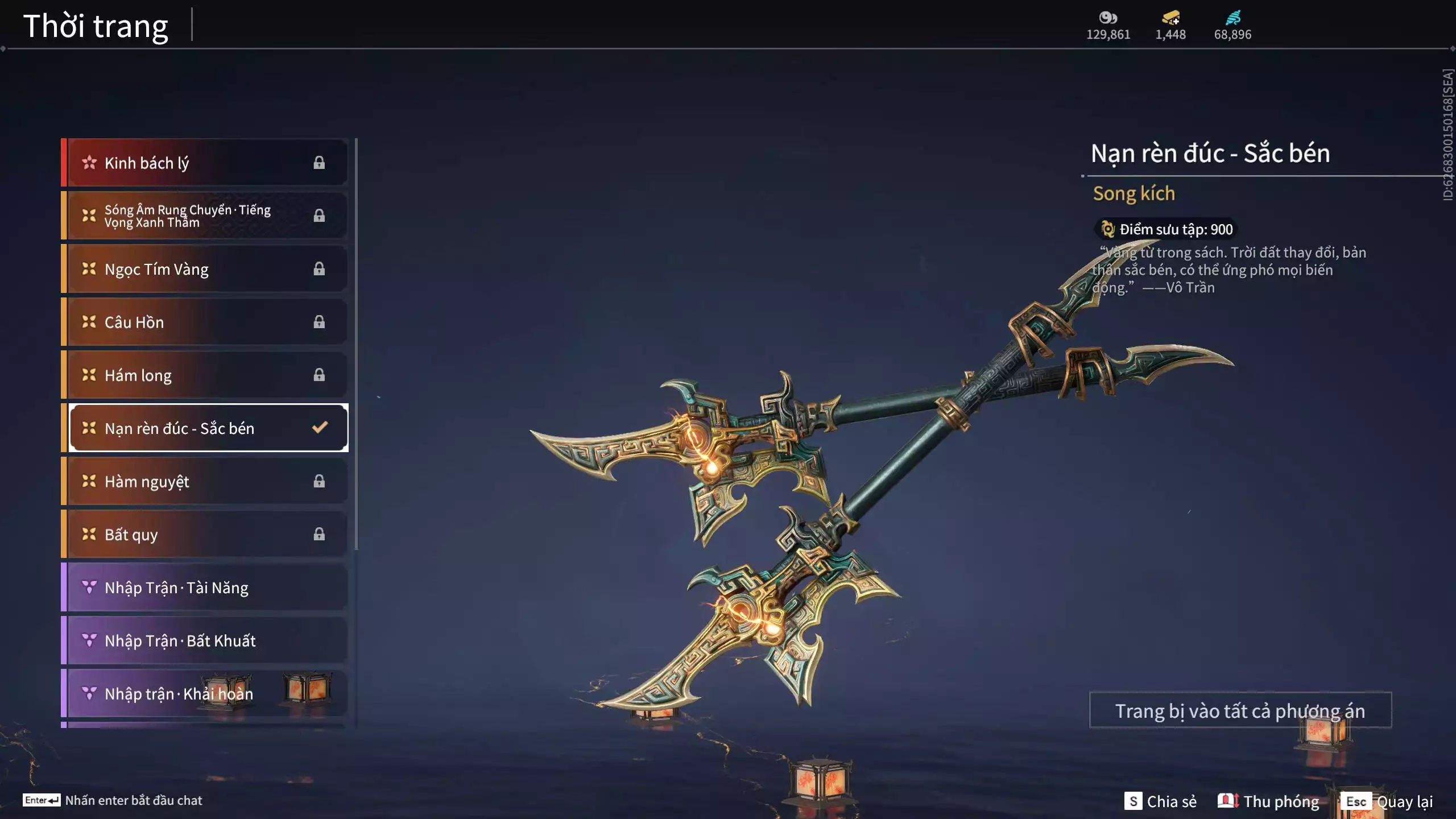Choose the Hàm nguyệt skin
Screen dimensions: 1456x819
tap(205, 481)
